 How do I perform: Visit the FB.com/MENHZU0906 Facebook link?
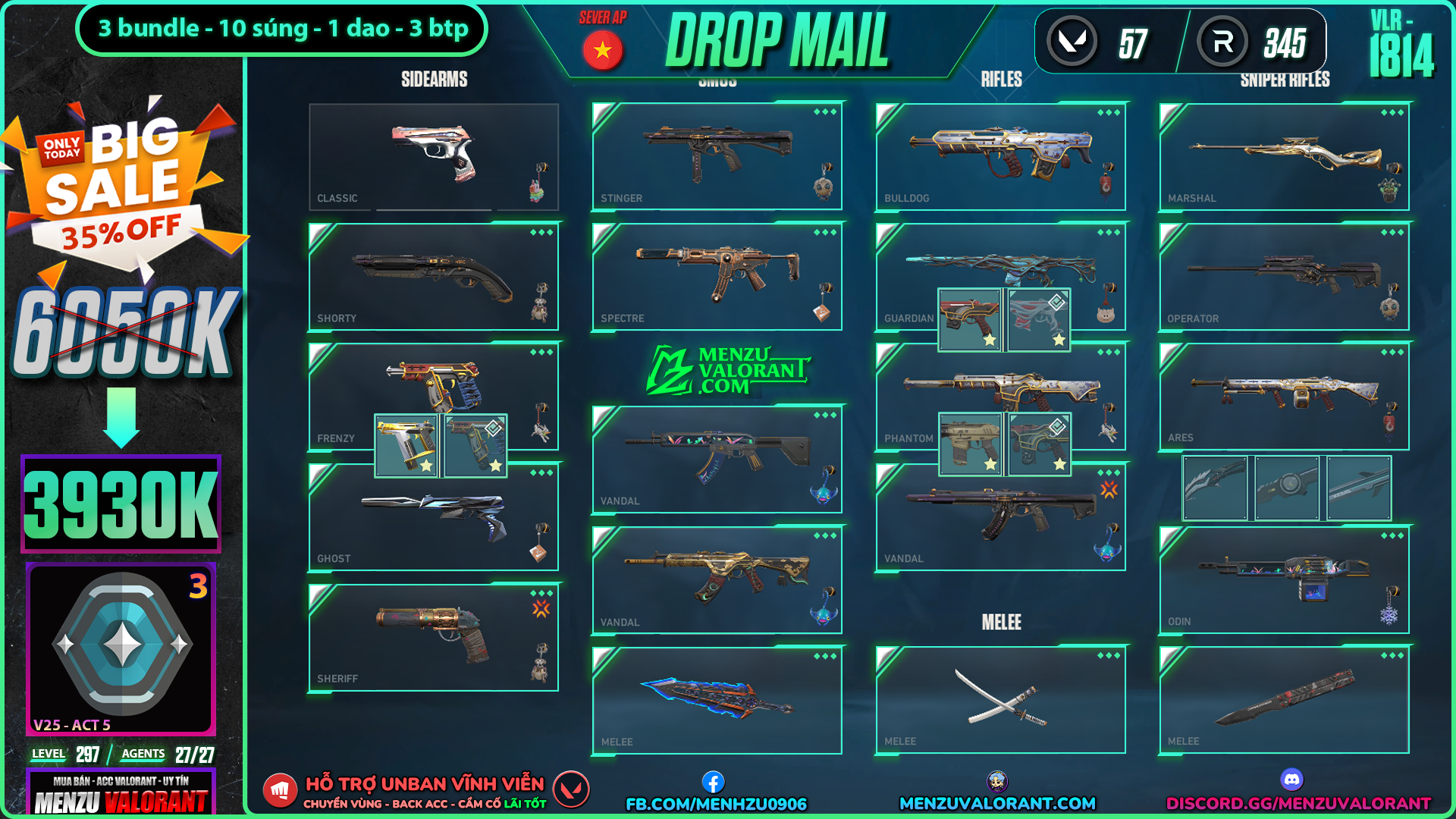[716, 803]
